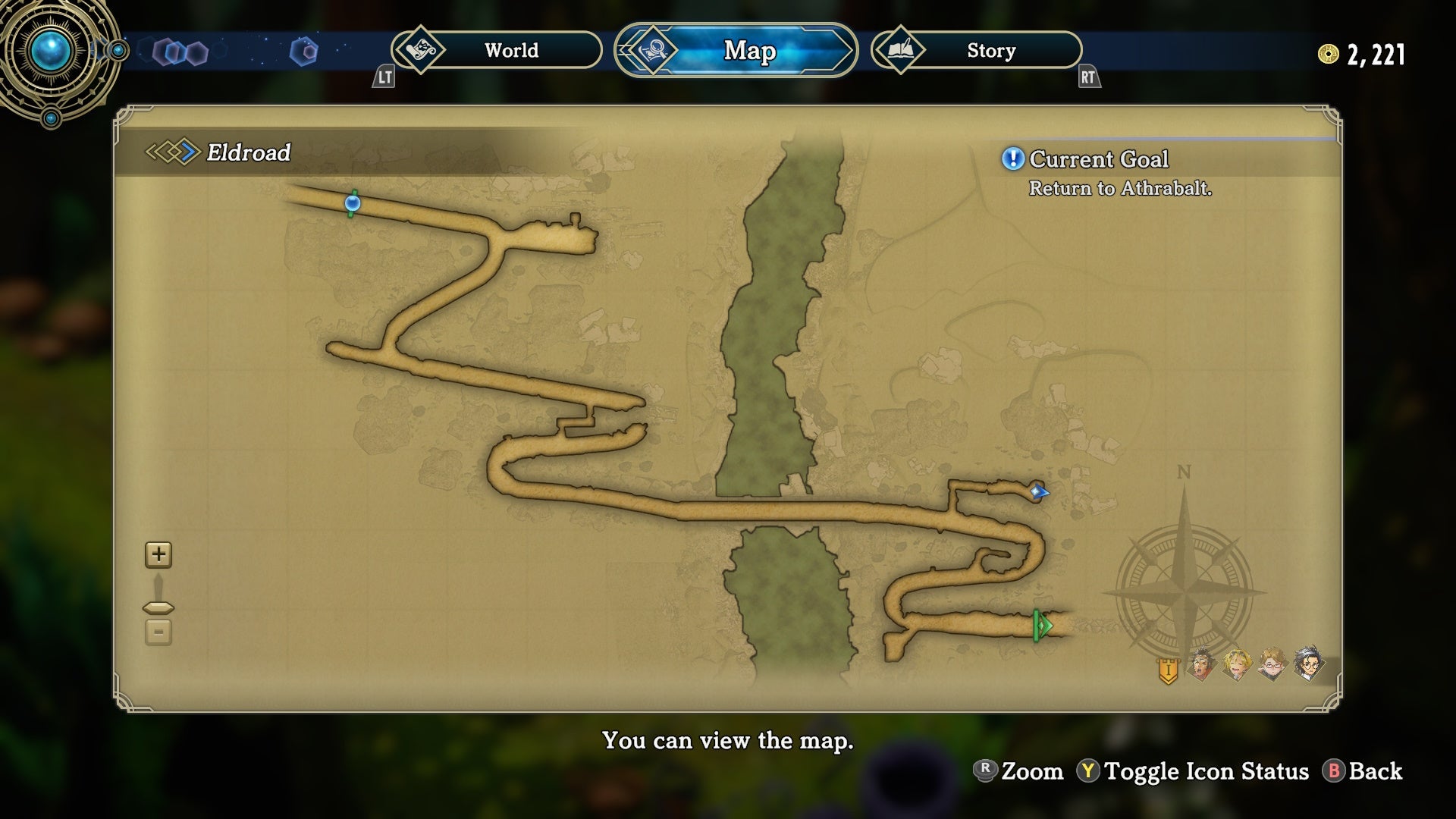1456x819 pixels.
Task: Pick the dark-haired party member portrait
Action: pos(1308,665)
